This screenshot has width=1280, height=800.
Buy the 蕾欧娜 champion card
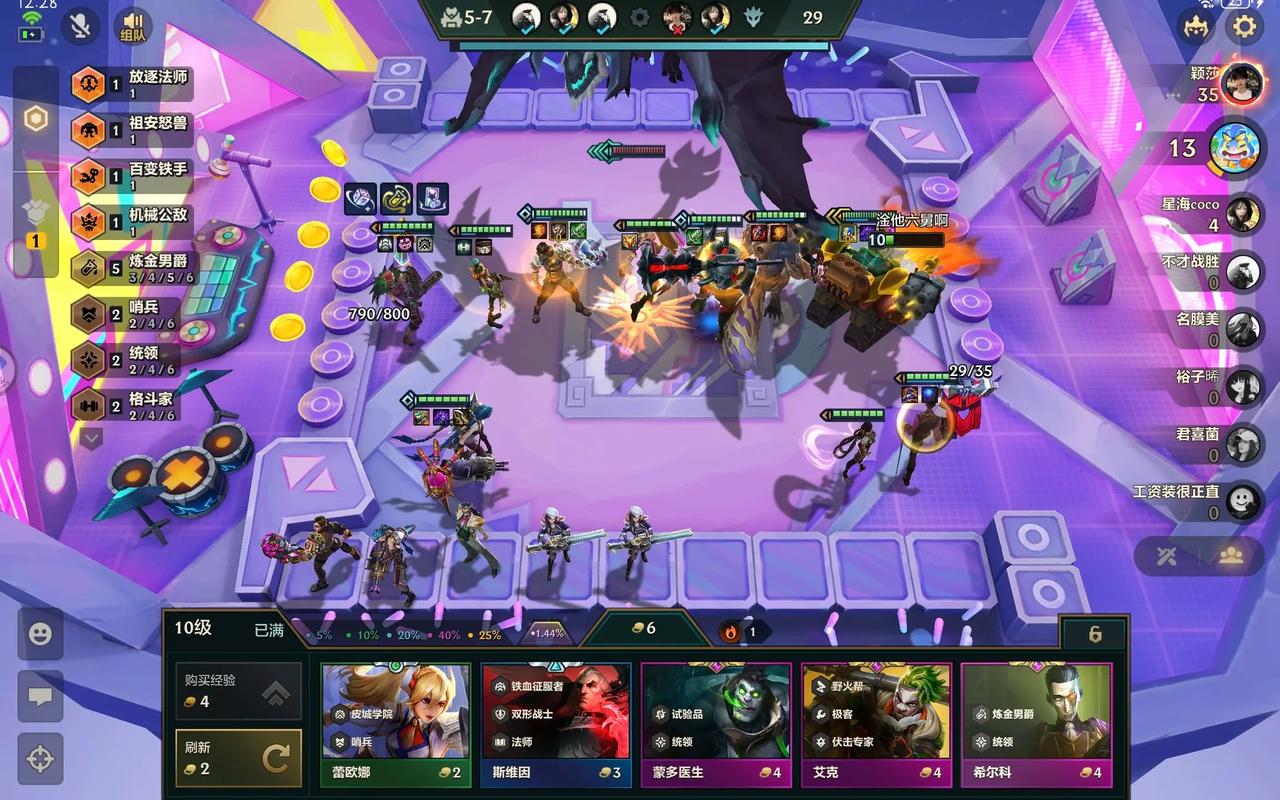(x=395, y=725)
